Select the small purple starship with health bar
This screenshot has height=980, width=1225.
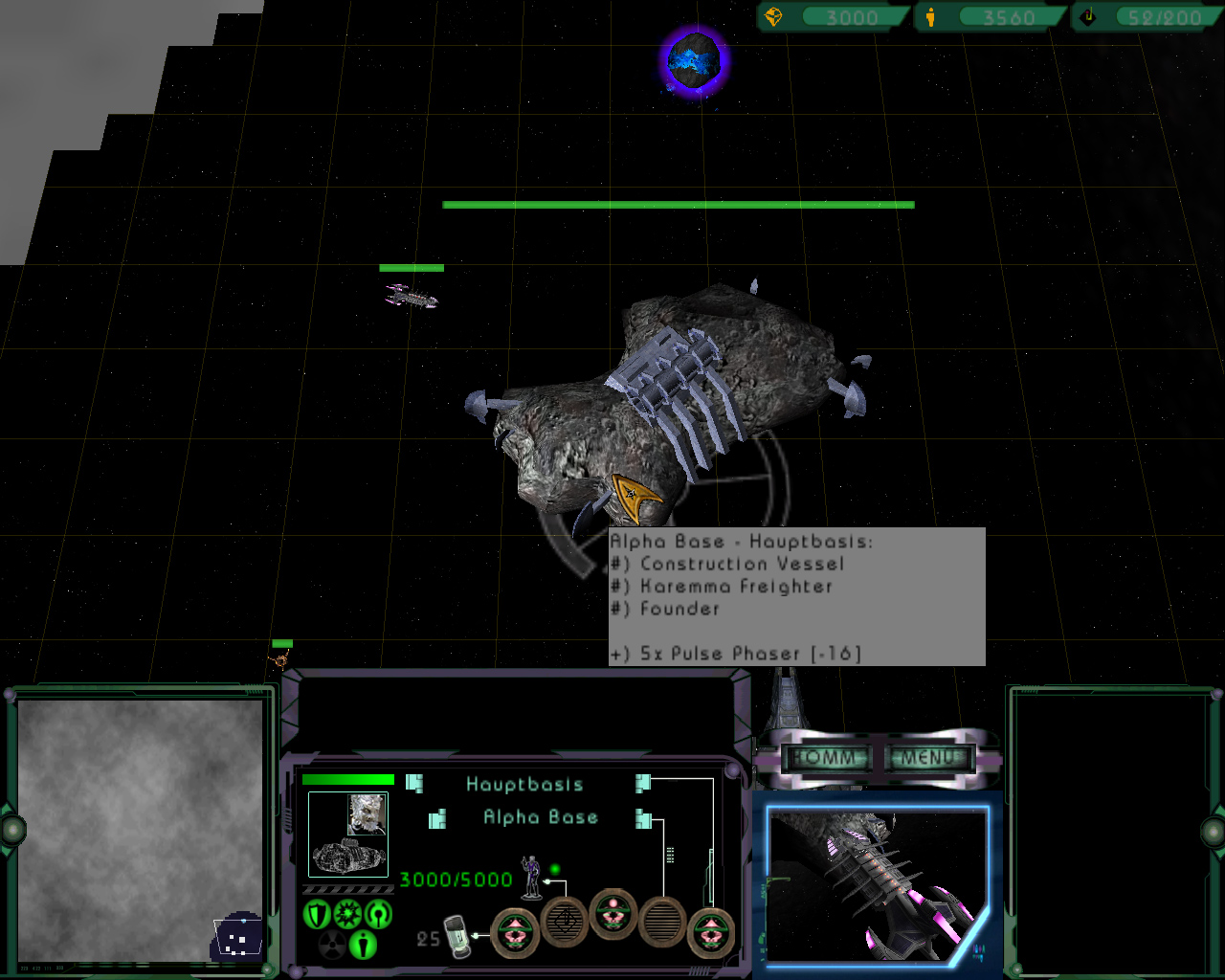(412, 298)
